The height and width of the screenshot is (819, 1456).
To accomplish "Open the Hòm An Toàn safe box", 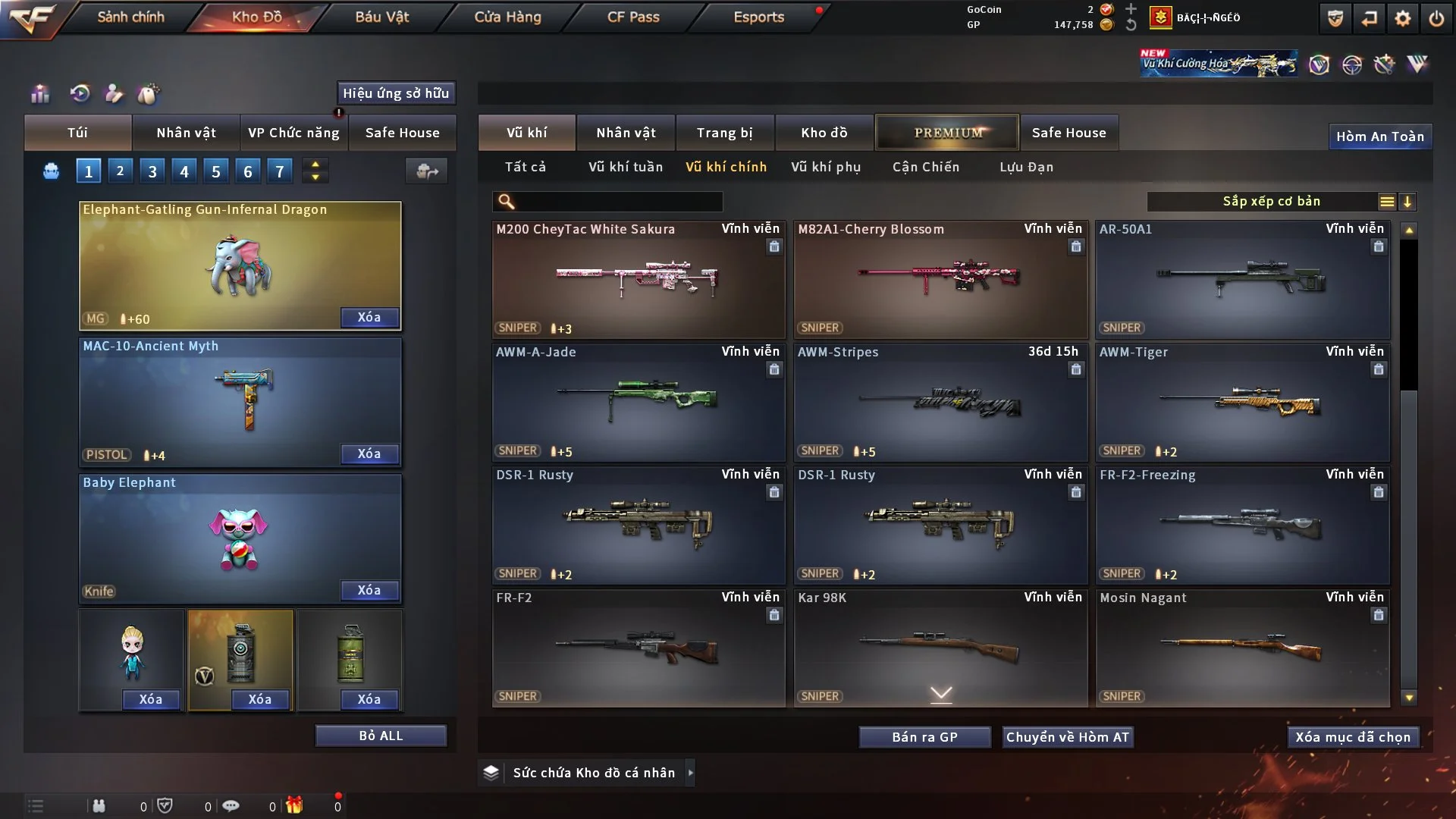I will (1379, 136).
